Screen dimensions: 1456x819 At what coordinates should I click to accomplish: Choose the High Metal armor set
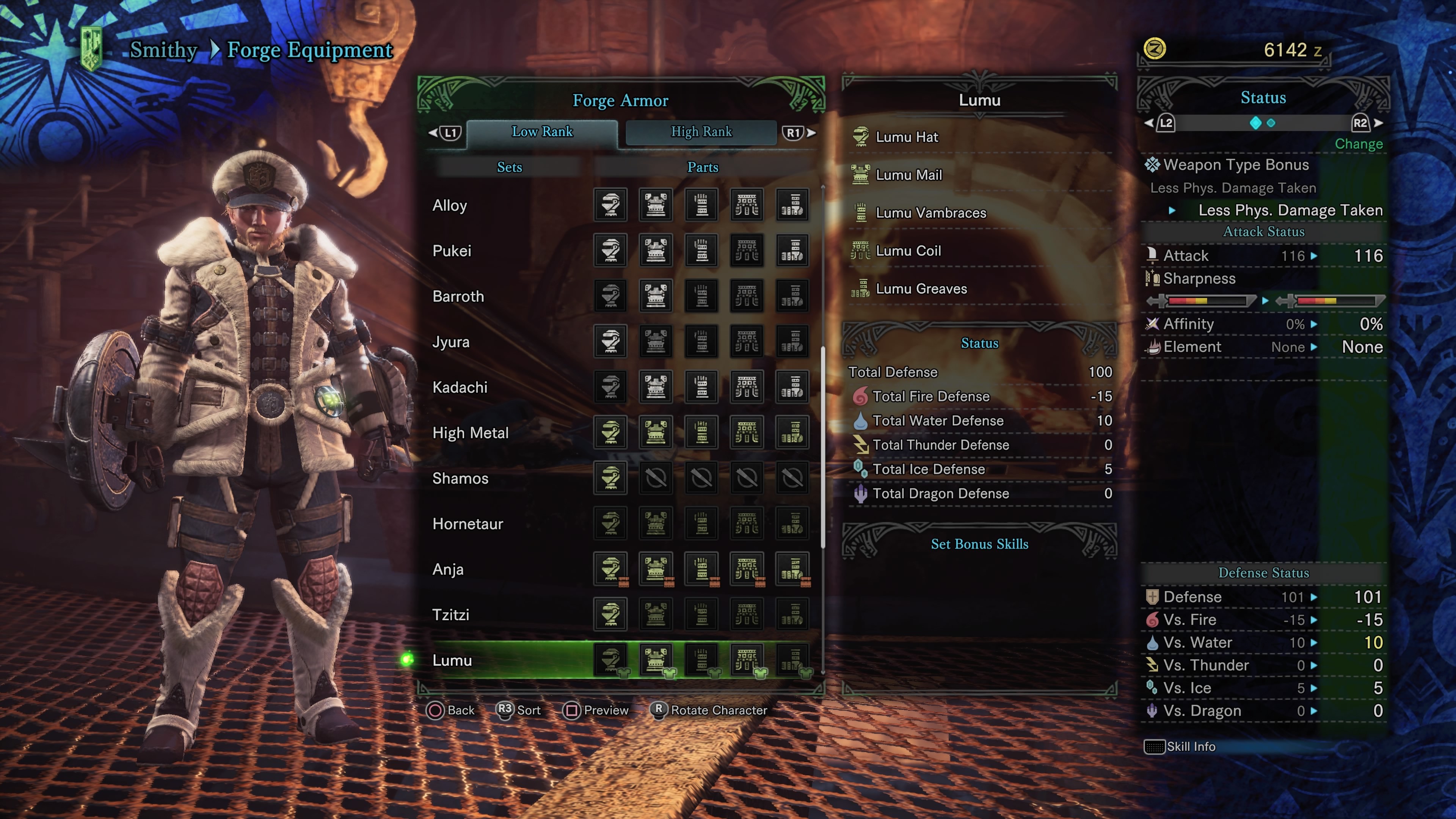pos(470,433)
